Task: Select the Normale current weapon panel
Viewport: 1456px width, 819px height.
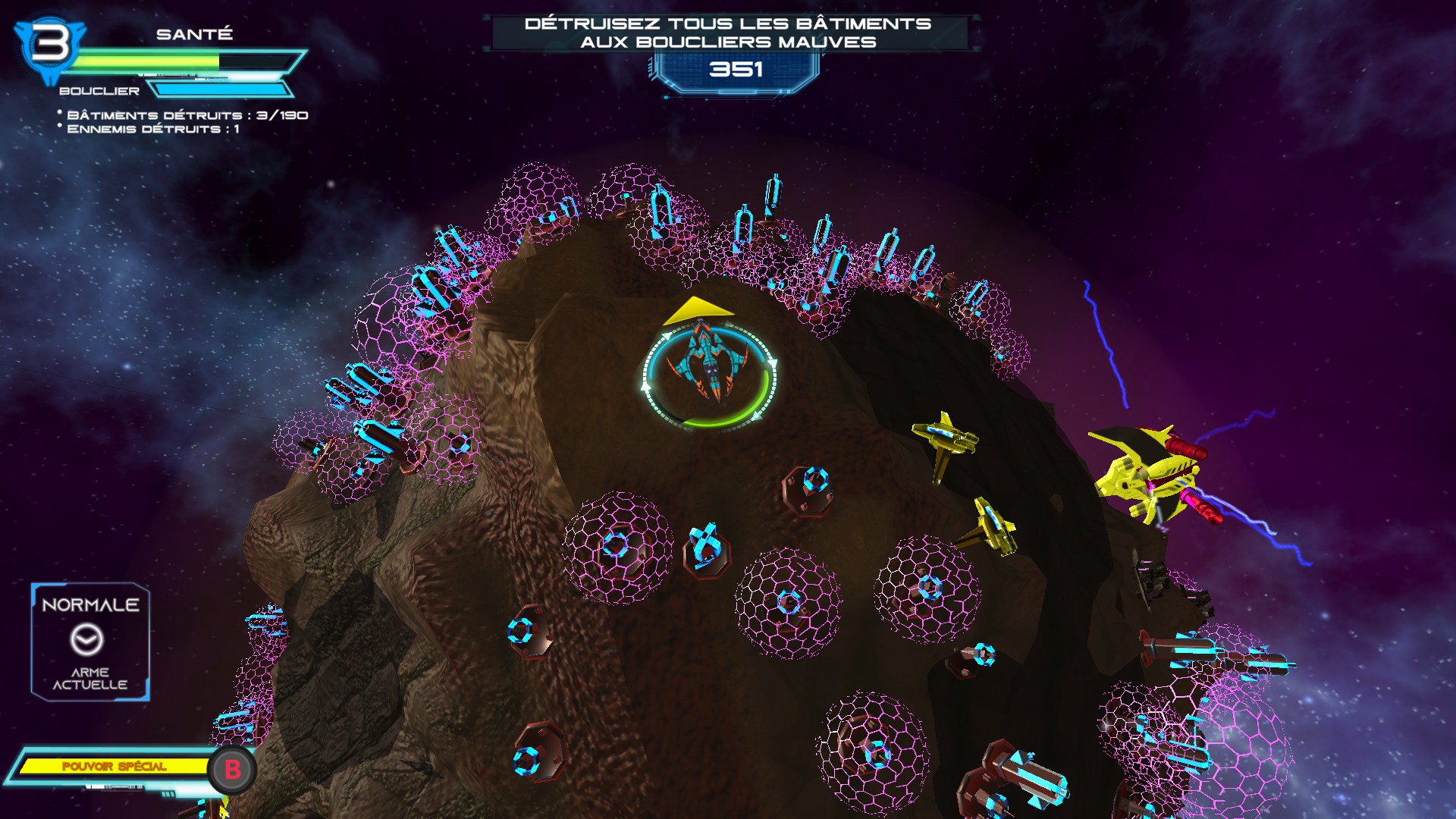Action: 90,642
